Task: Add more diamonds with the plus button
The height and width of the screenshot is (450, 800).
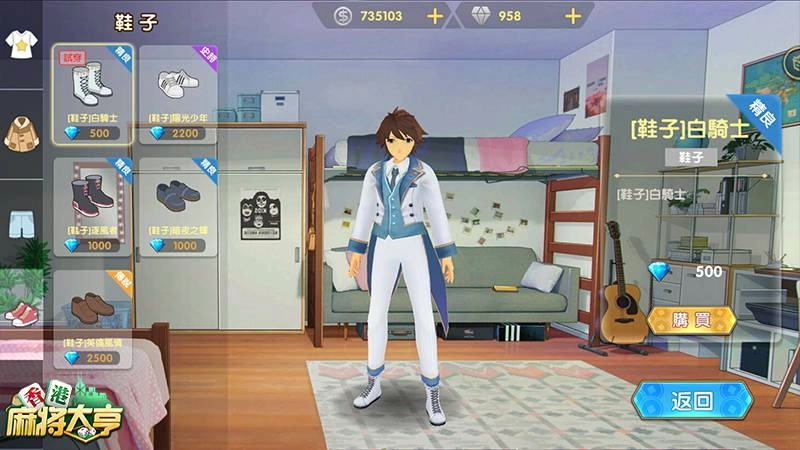Action: pos(573,16)
